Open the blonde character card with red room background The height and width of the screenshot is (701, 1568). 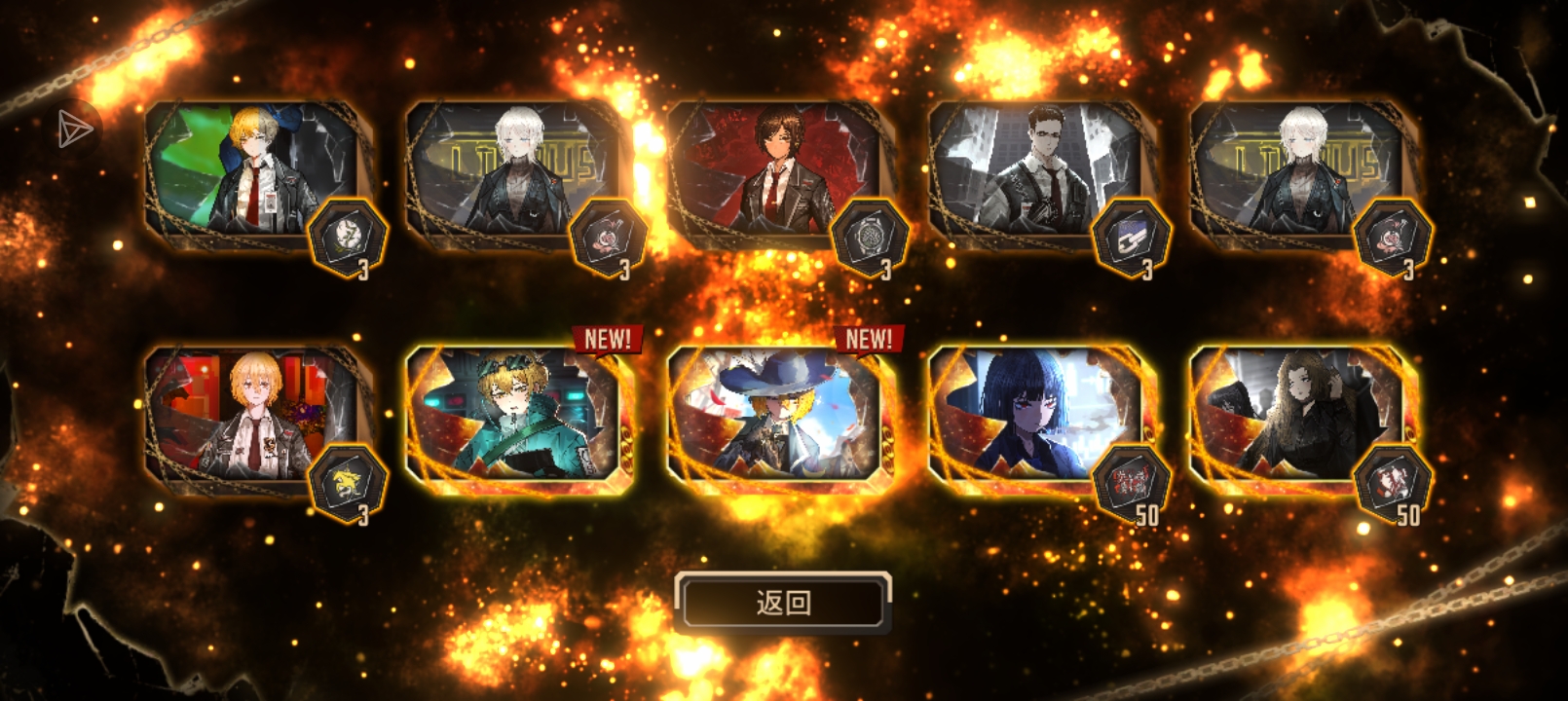point(253,417)
